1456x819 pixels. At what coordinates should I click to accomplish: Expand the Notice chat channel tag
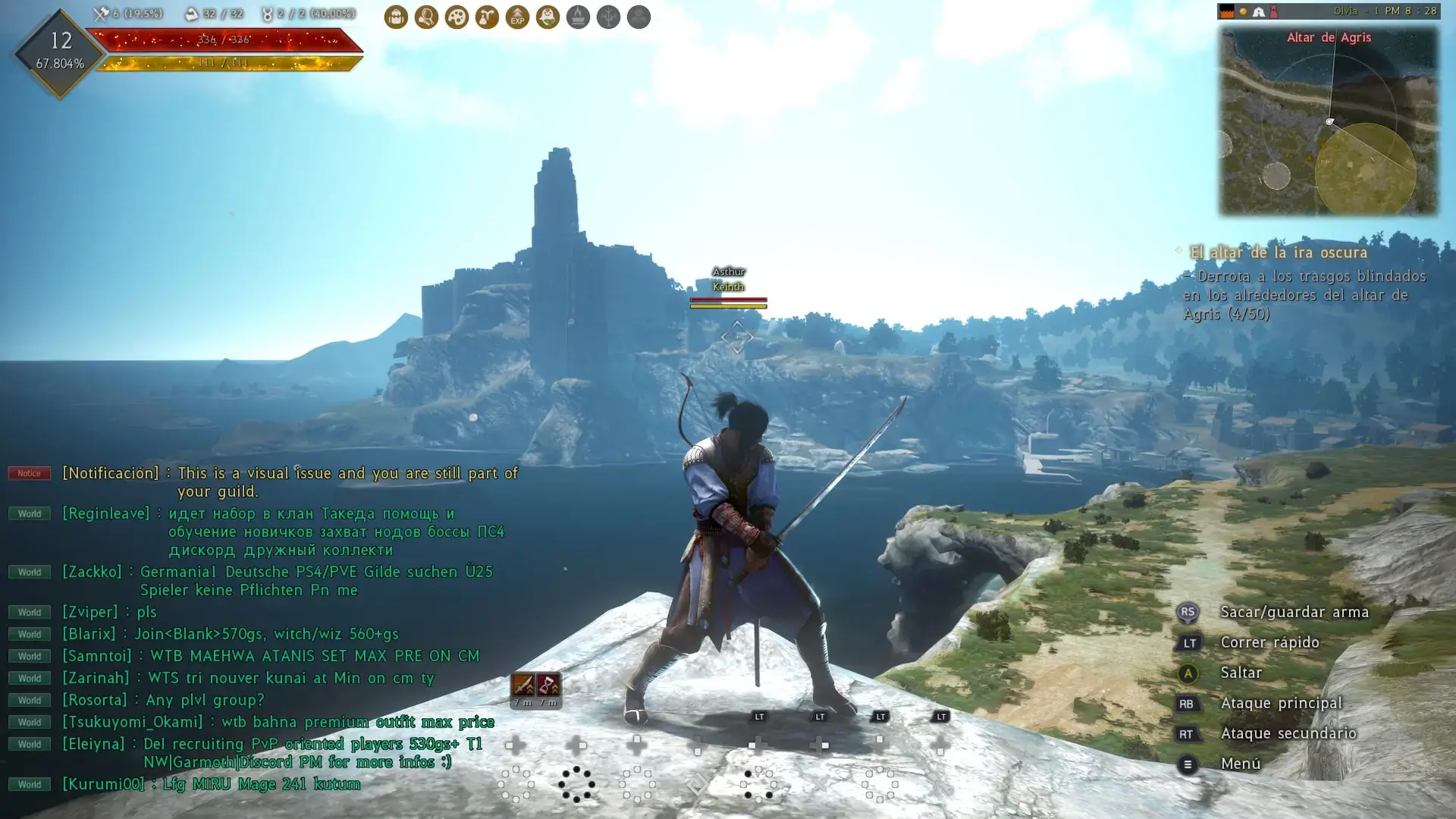point(28,472)
